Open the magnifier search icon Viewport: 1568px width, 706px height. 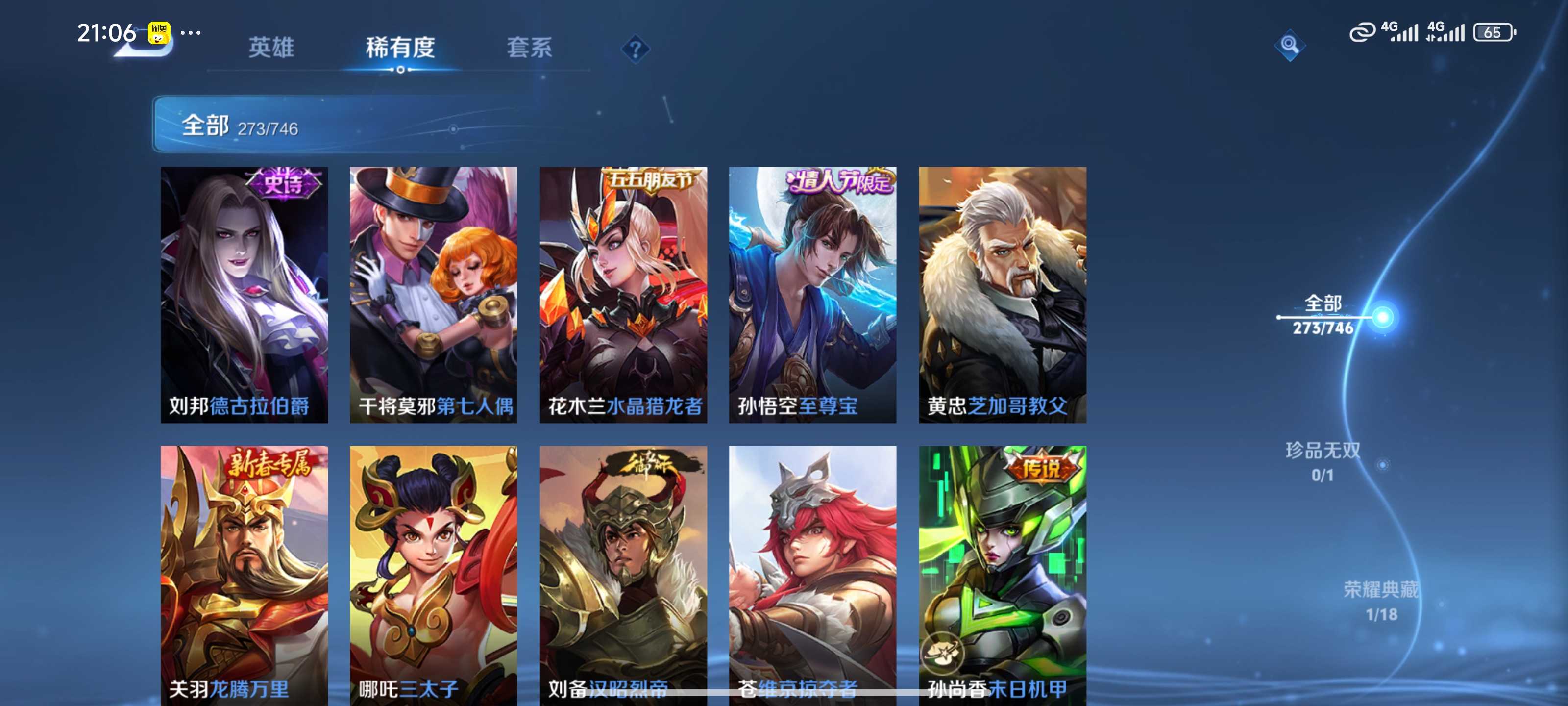coord(1289,45)
